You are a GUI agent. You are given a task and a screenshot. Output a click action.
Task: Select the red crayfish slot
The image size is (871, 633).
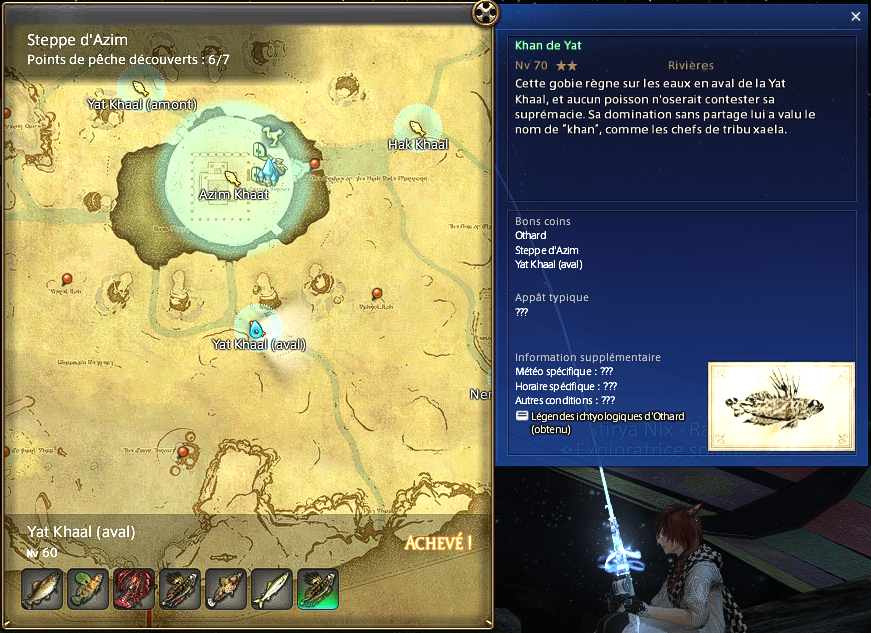click(x=134, y=589)
